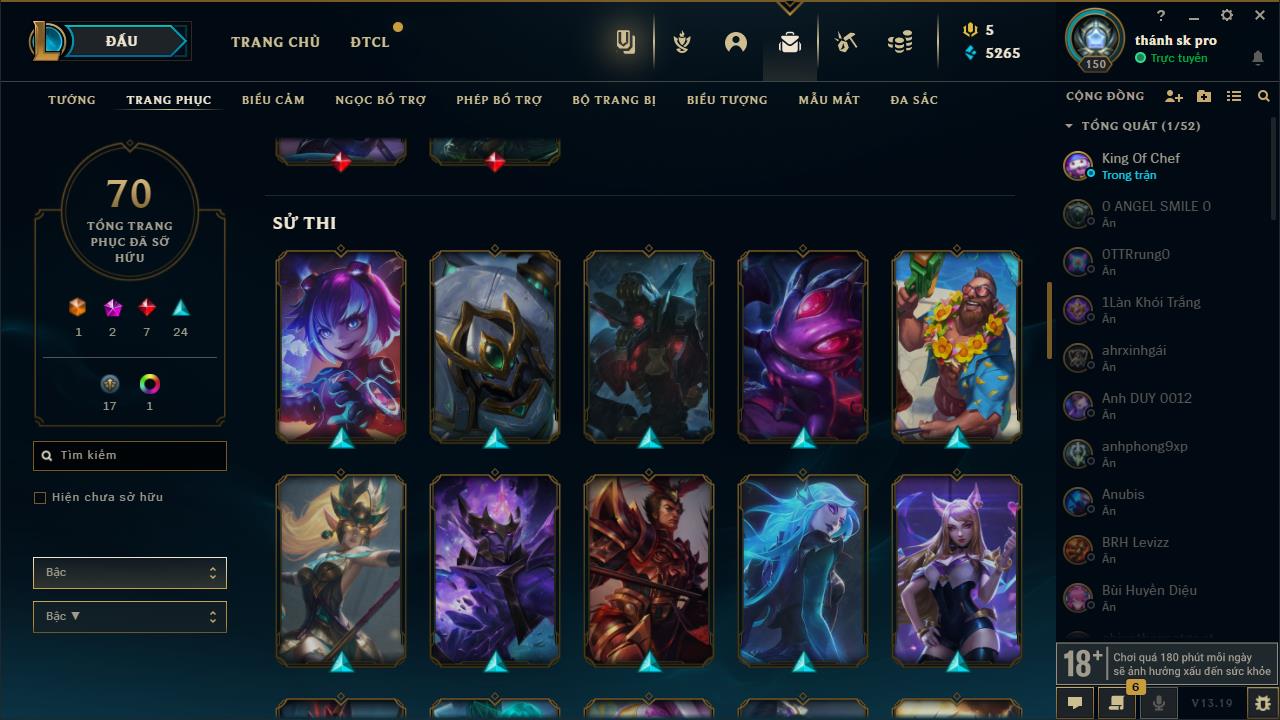The height and width of the screenshot is (720, 1280).
Task: Click the rainbow chroma color wheel in the sidebar
Action: click(x=149, y=384)
